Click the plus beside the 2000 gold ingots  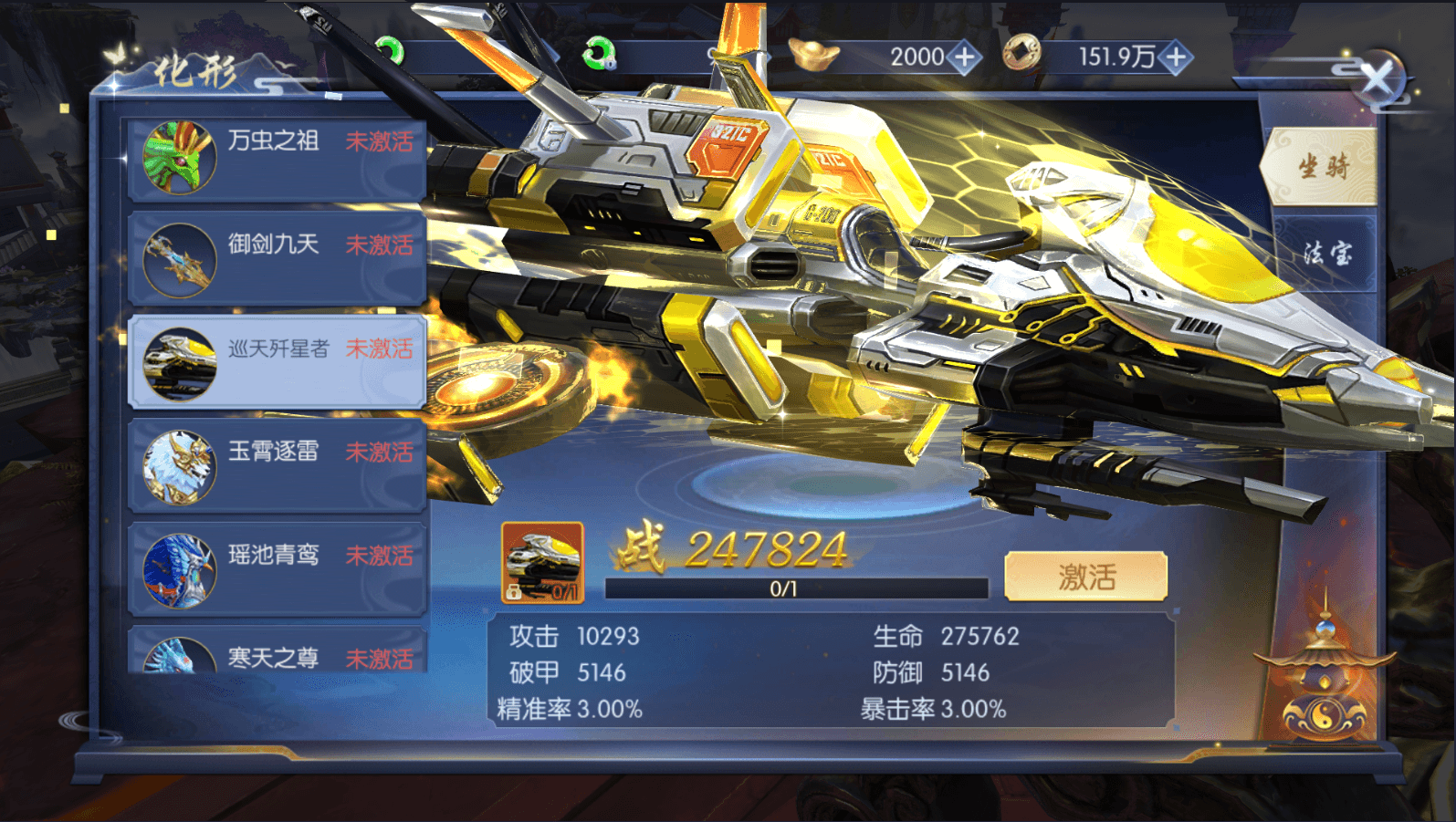[964, 57]
